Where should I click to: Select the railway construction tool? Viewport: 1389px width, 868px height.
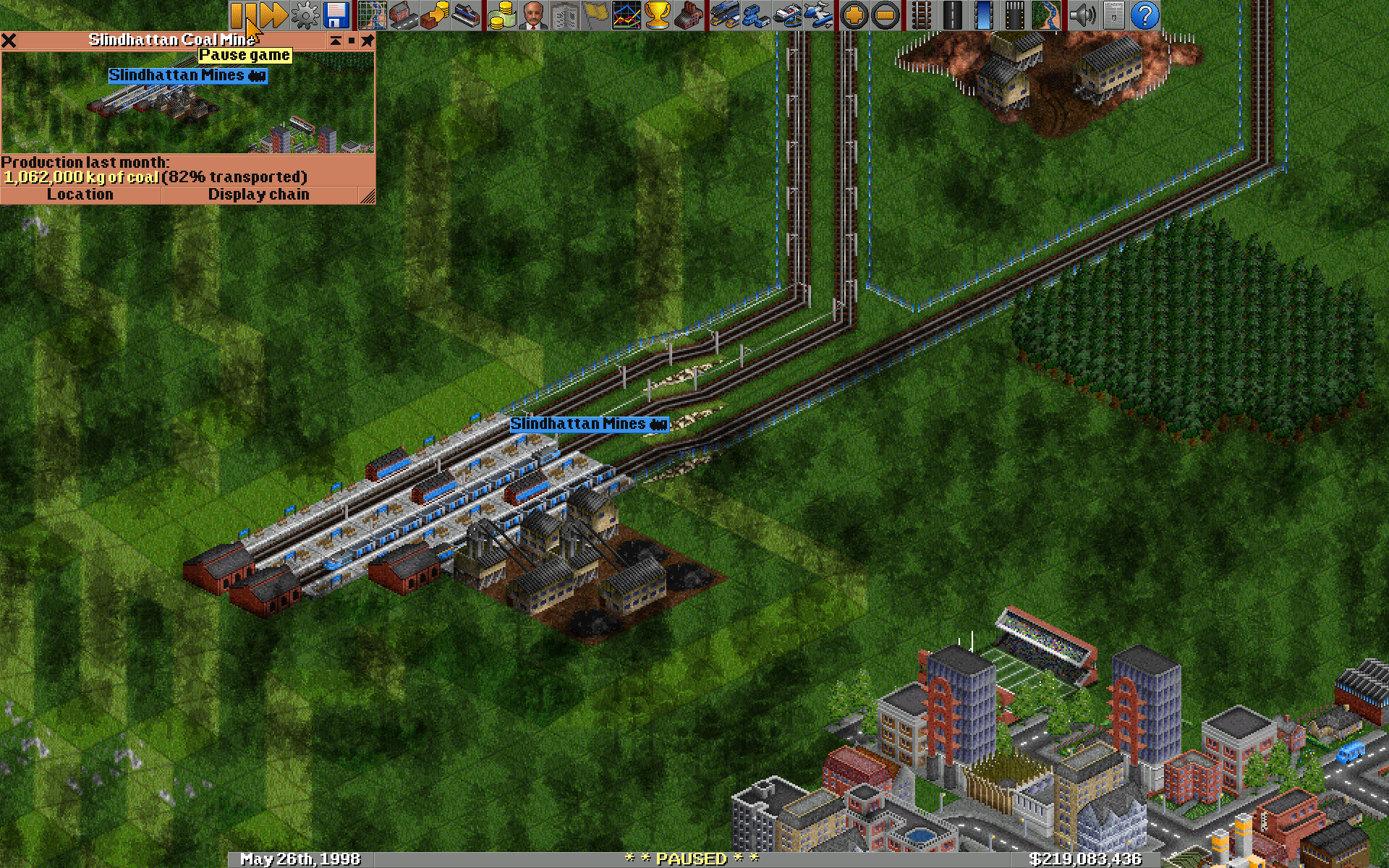(921, 14)
